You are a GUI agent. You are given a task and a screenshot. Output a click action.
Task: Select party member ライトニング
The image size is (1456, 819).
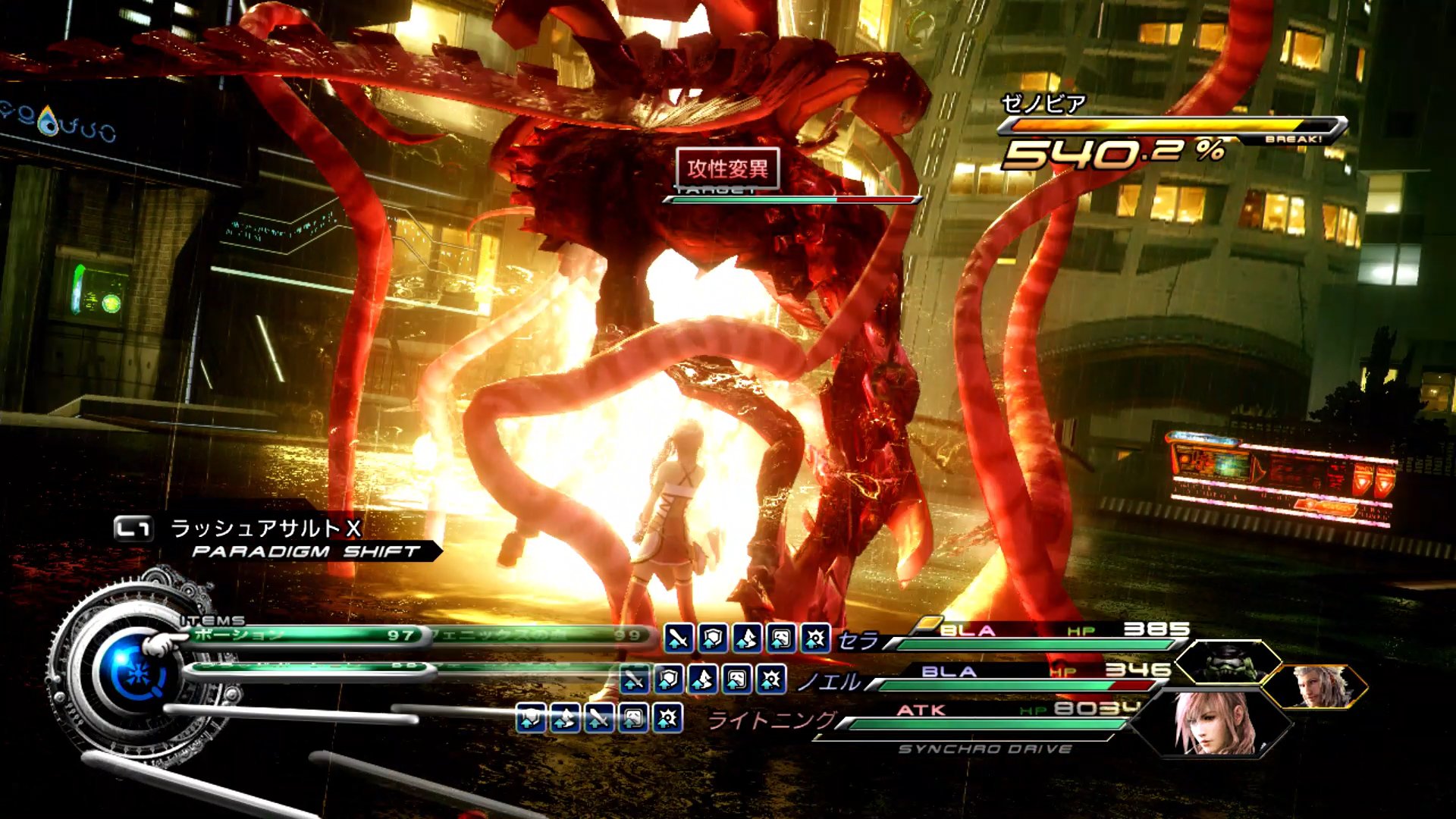pyautogui.click(x=771, y=720)
